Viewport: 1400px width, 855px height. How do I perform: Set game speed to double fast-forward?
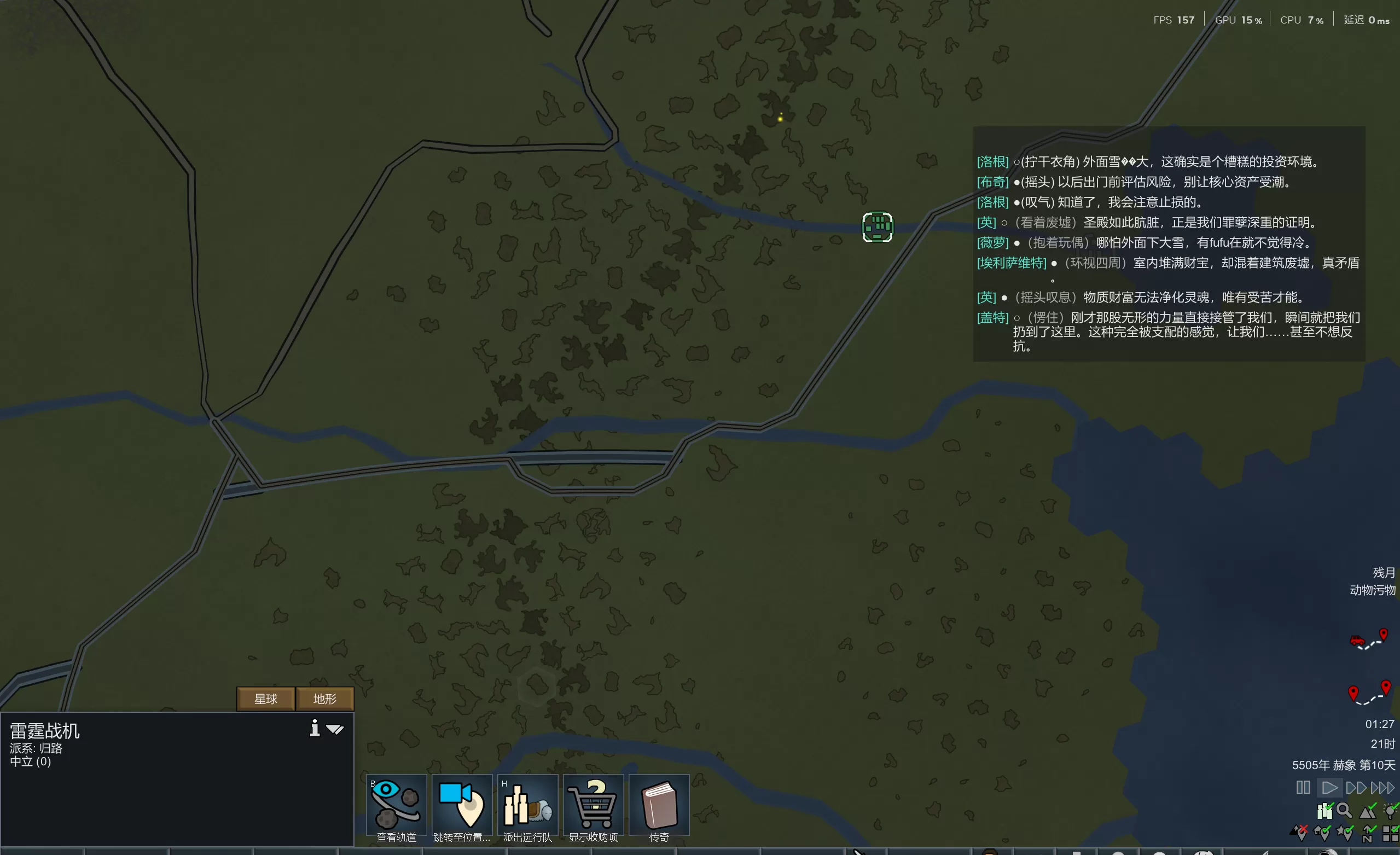[x=1356, y=787]
